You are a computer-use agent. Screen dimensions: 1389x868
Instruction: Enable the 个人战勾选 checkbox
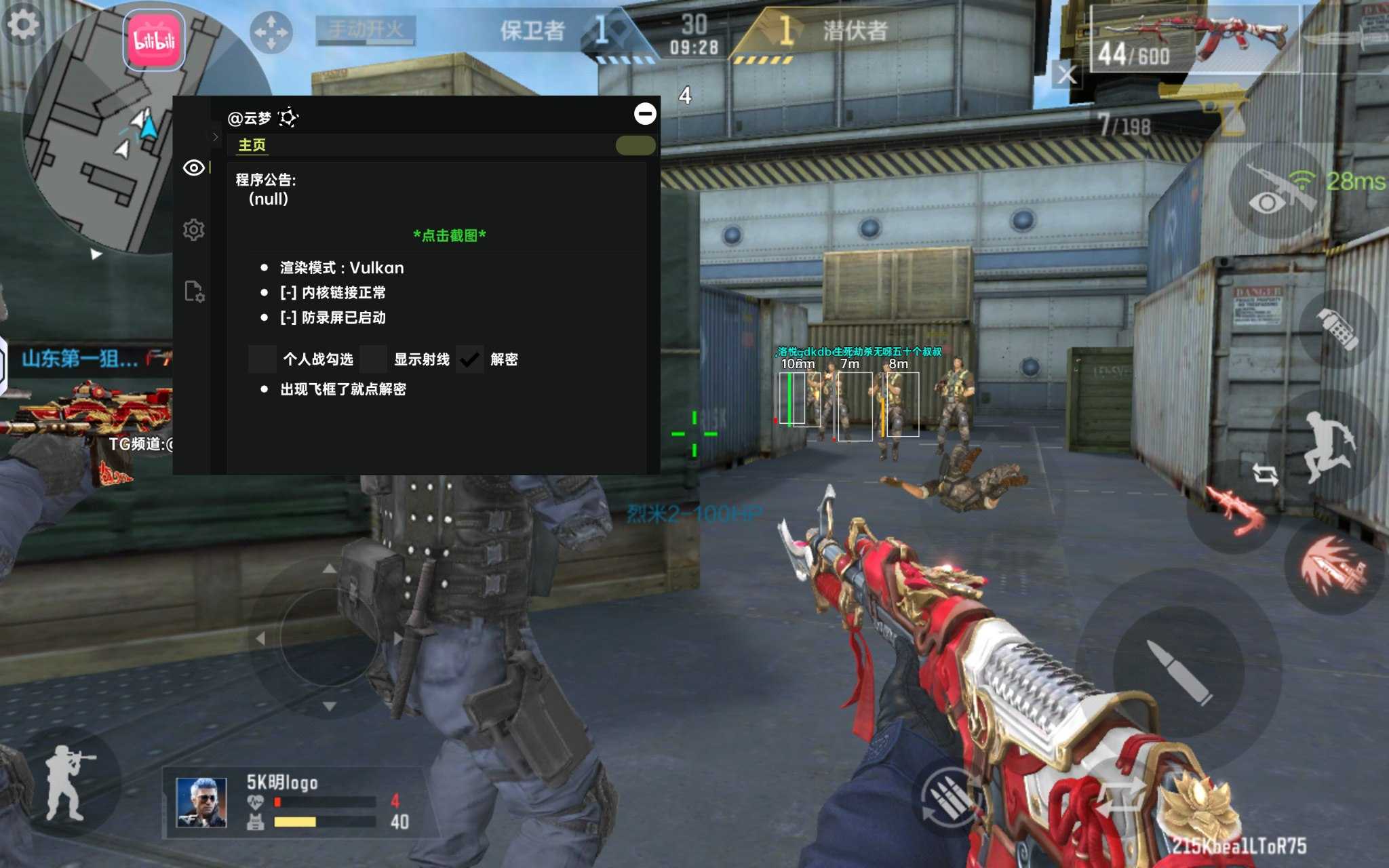pos(262,359)
